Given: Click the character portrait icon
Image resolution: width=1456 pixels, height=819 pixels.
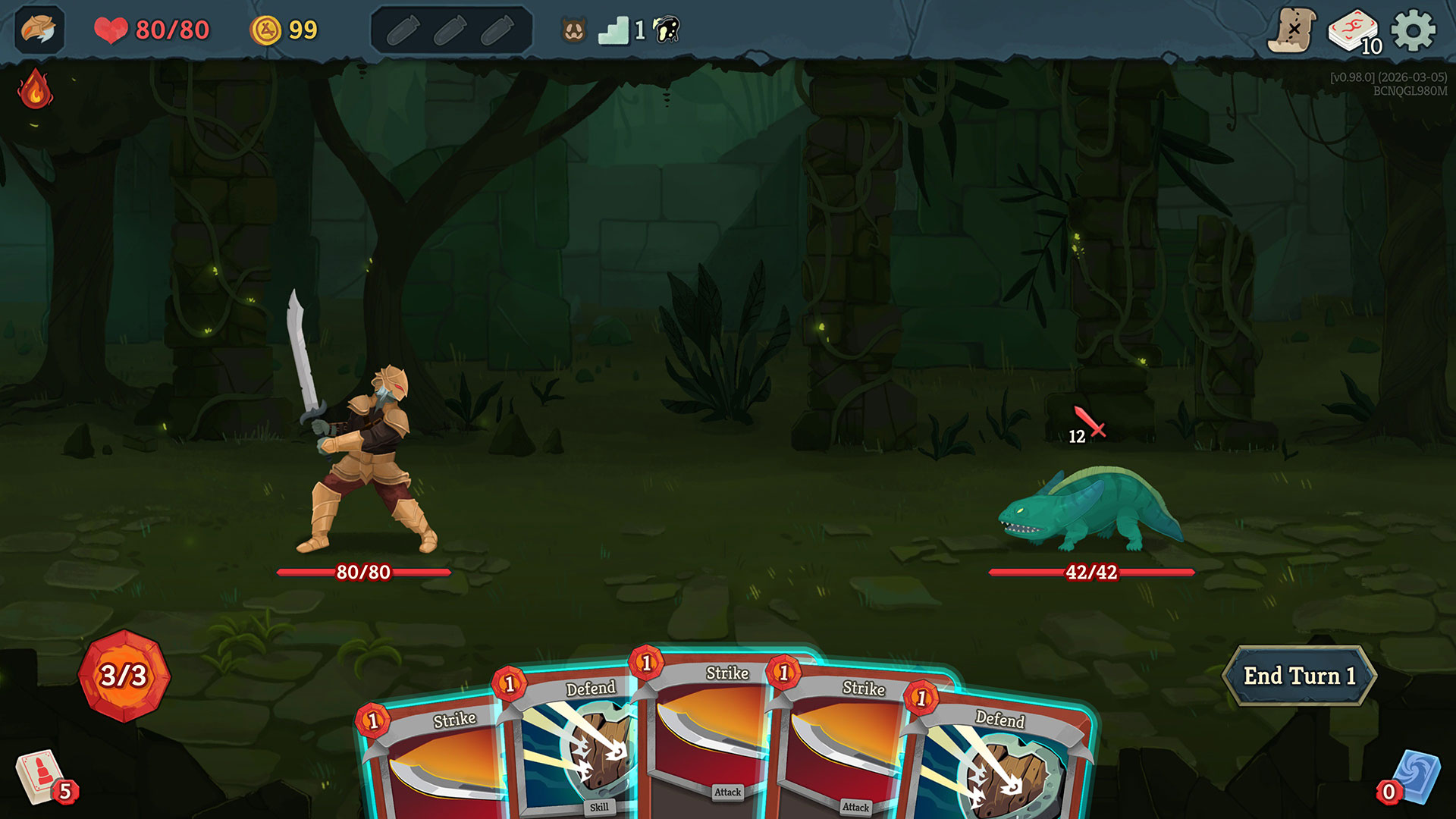Looking at the screenshot, I should pos(39,30).
